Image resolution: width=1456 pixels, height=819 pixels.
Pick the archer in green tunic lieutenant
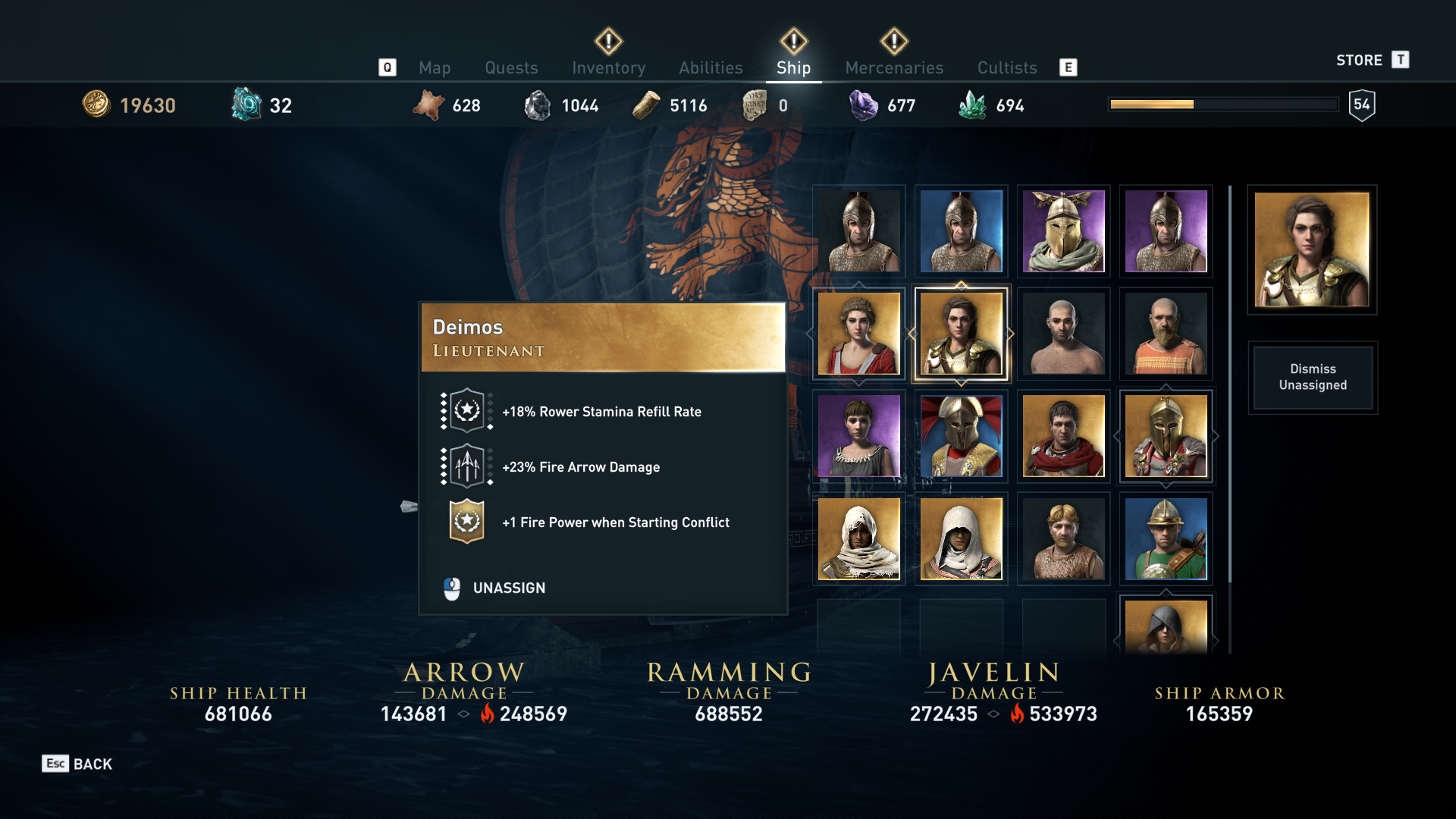[1166, 538]
